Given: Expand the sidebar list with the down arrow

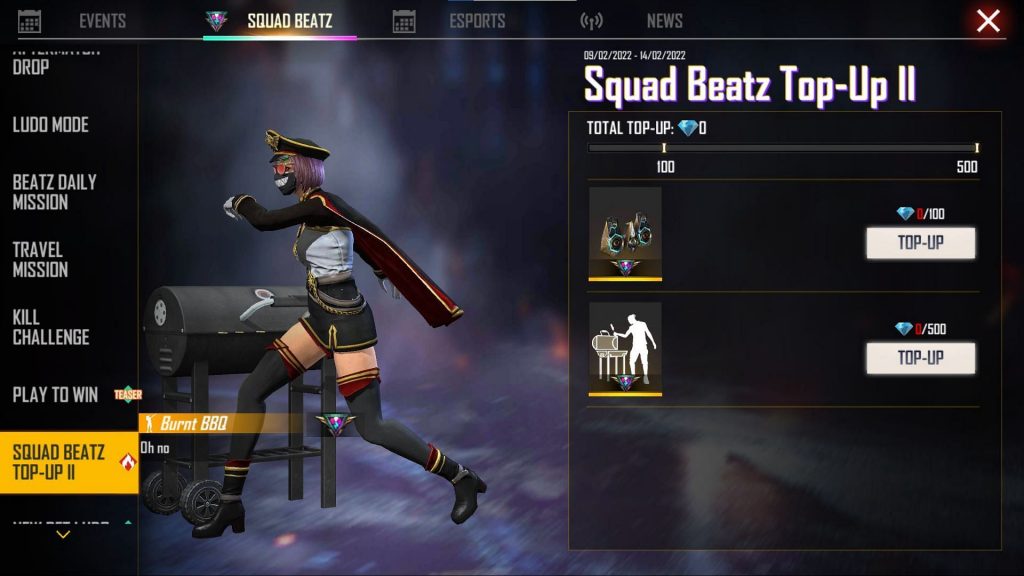Looking at the screenshot, I should pyautogui.click(x=63, y=535).
